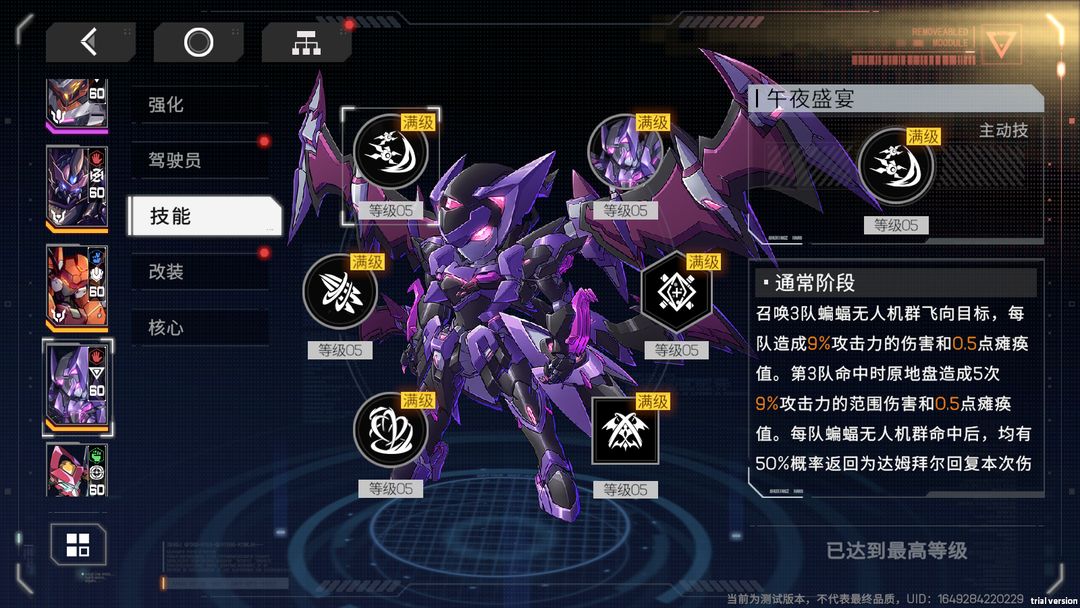Click the inverted triangle module button
Screen dimensions: 1080x608
tap(1000, 44)
